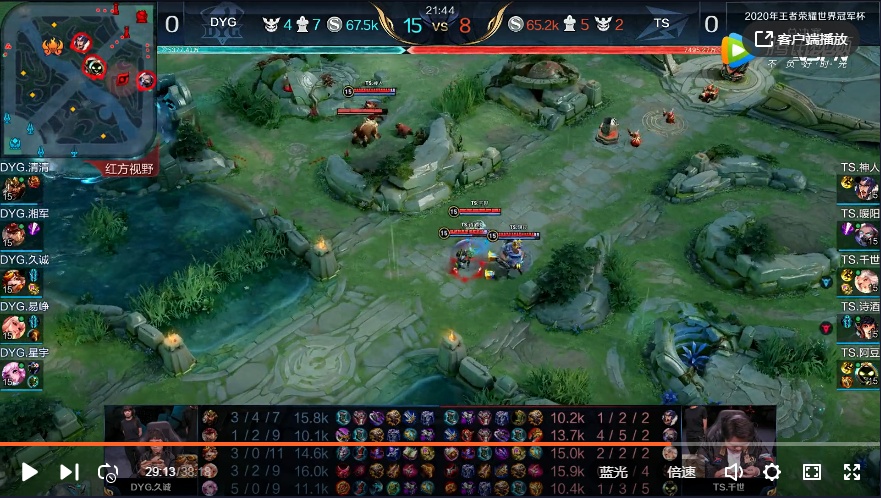Image resolution: width=881 pixels, height=498 pixels.
Task: Select DYG.易峥's hero portrait
Action: (14, 328)
